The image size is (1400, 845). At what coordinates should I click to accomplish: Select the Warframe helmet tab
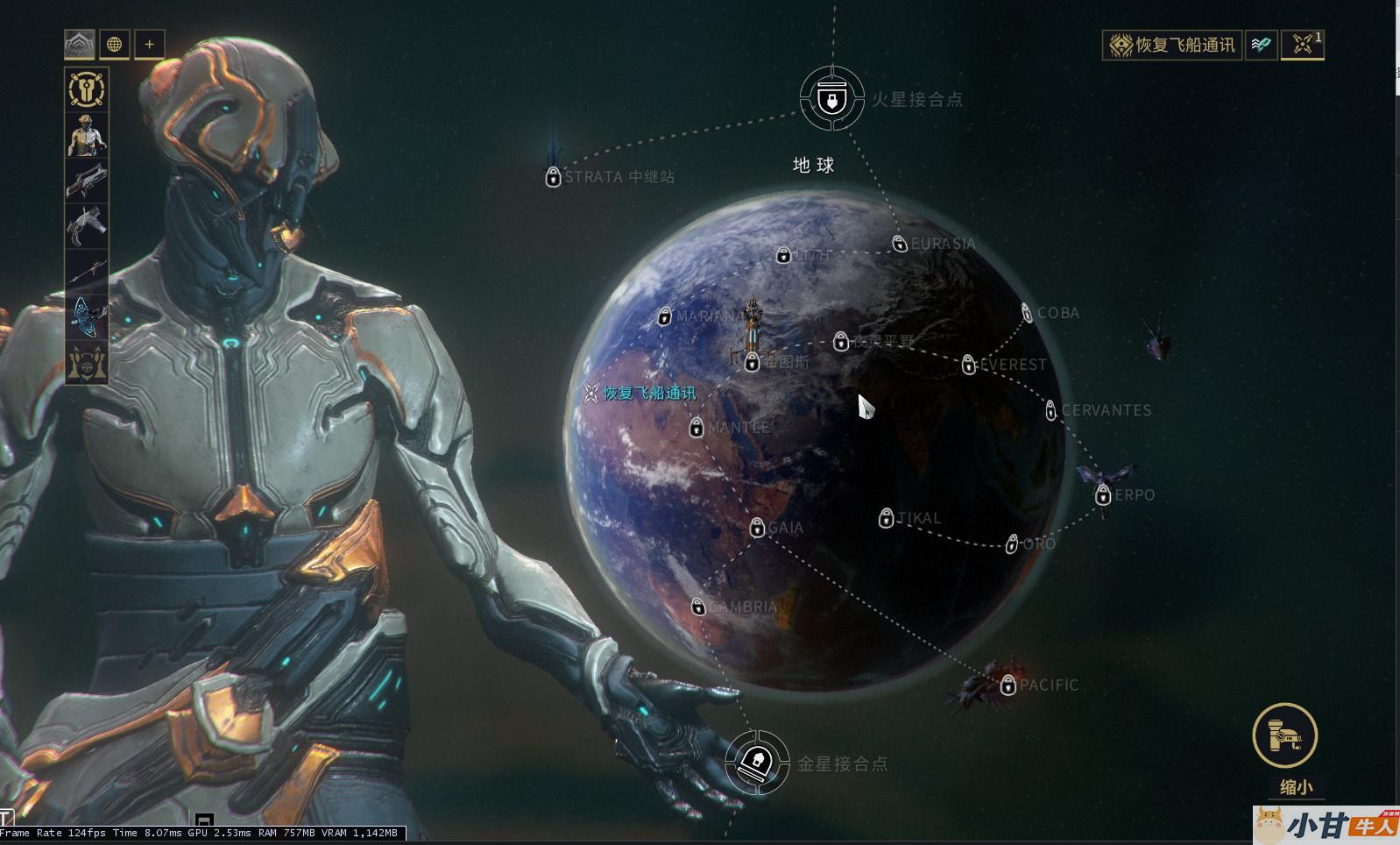click(80, 44)
